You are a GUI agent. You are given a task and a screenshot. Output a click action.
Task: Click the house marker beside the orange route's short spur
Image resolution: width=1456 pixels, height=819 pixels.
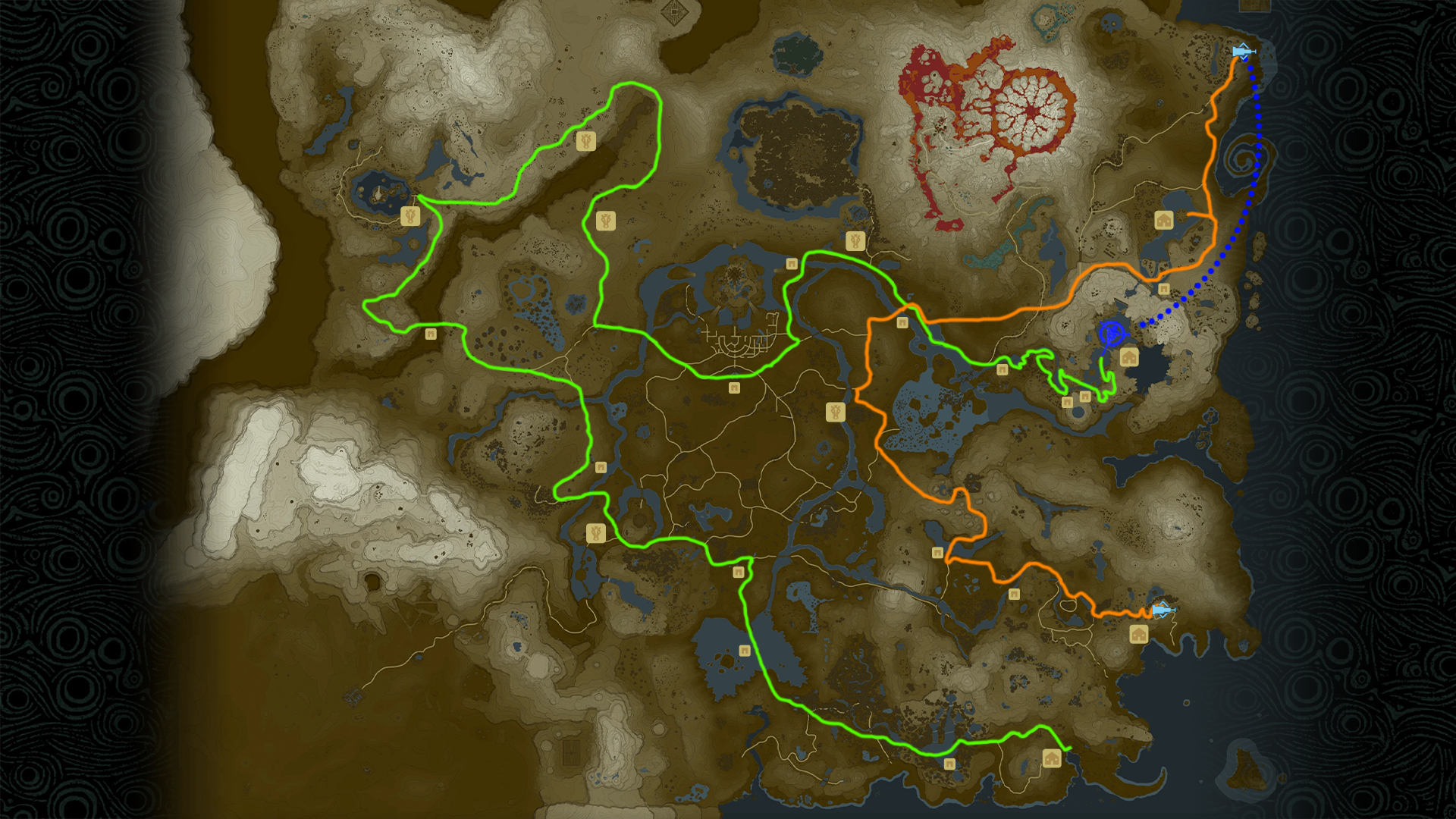click(x=1164, y=220)
